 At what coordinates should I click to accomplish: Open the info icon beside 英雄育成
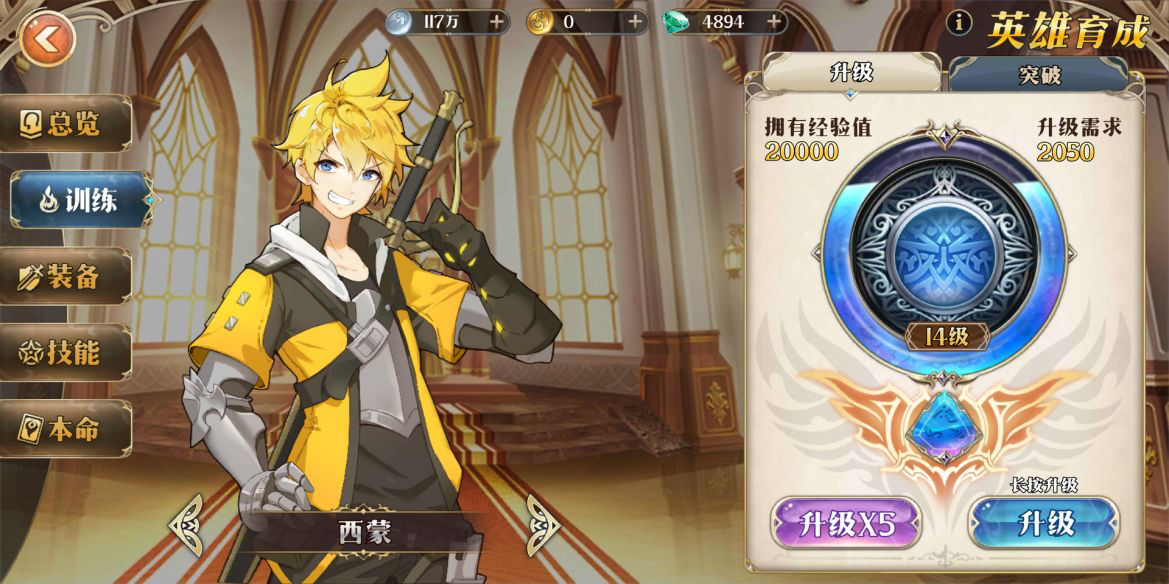point(959,23)
